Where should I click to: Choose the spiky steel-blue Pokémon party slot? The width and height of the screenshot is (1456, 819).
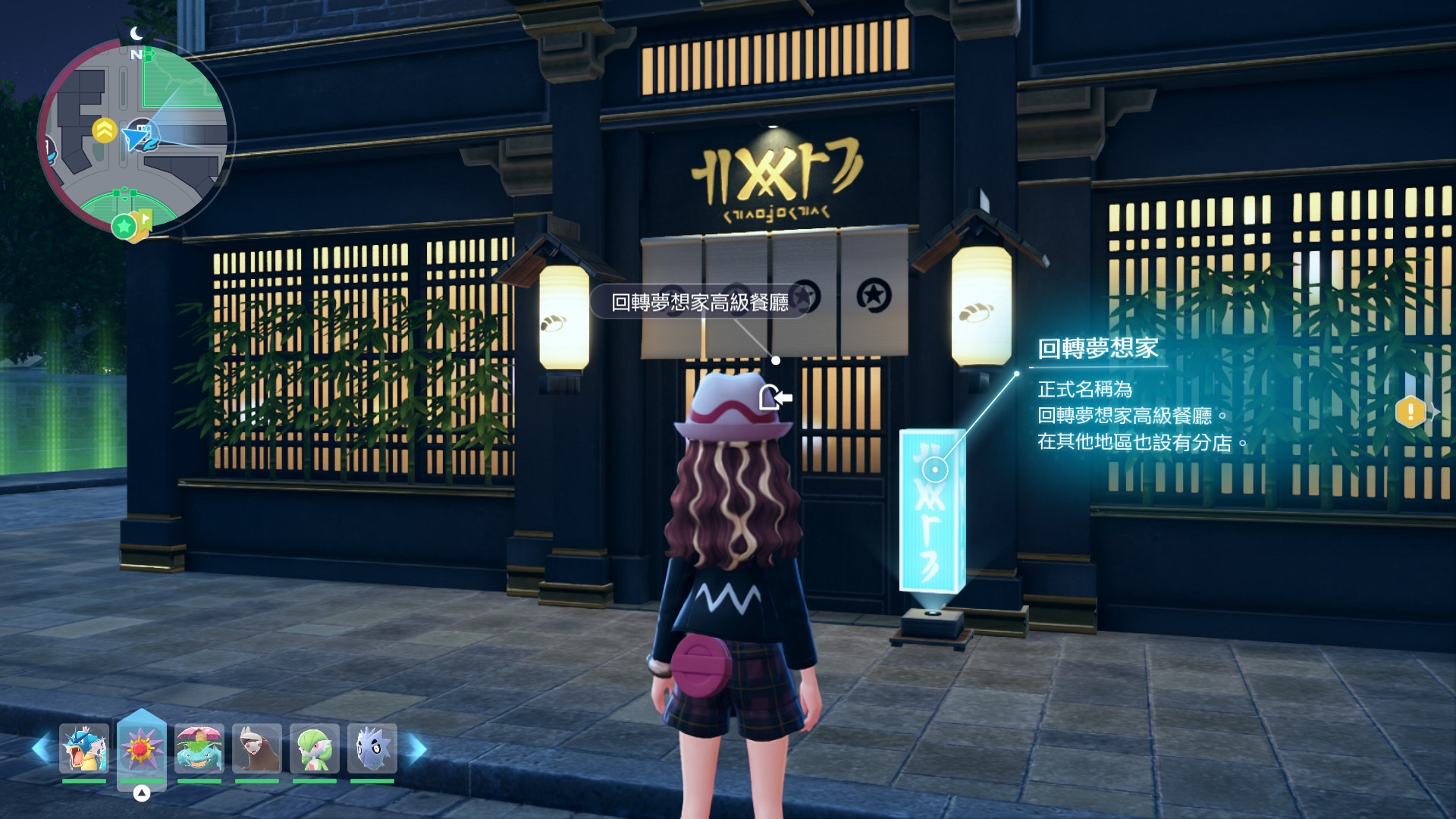[372, 748]
